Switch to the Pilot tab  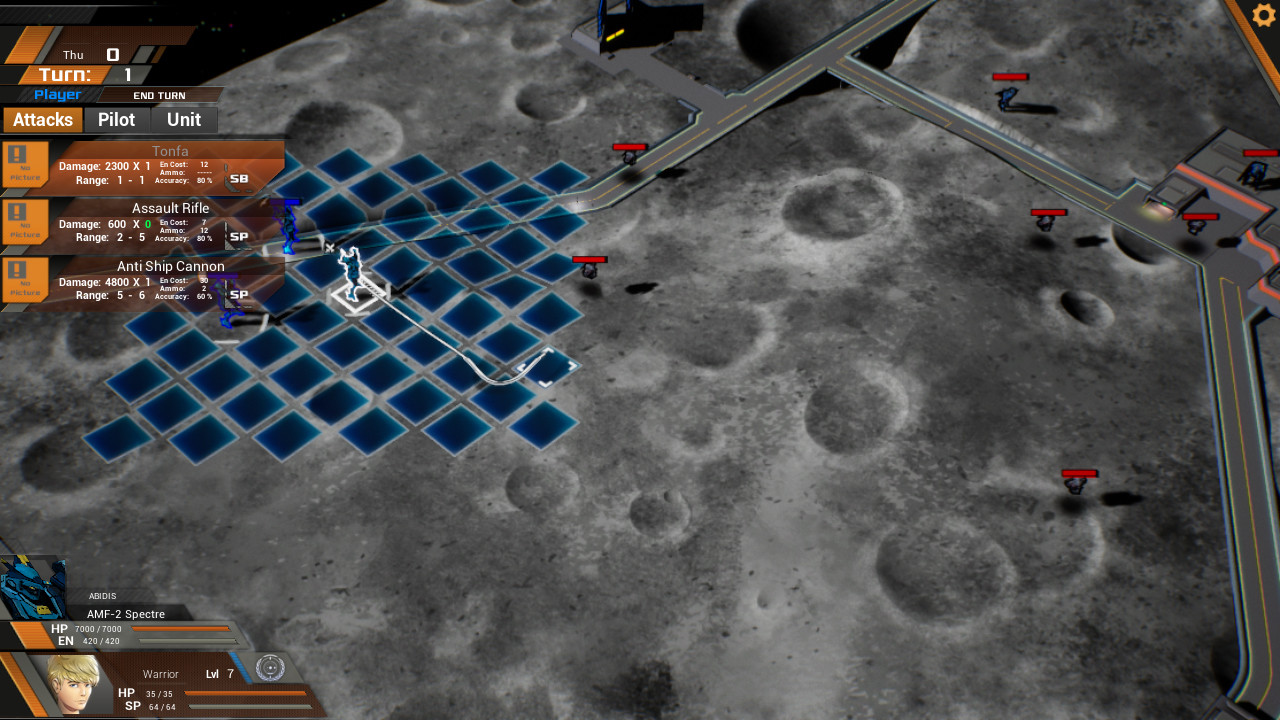pos(117,119)
